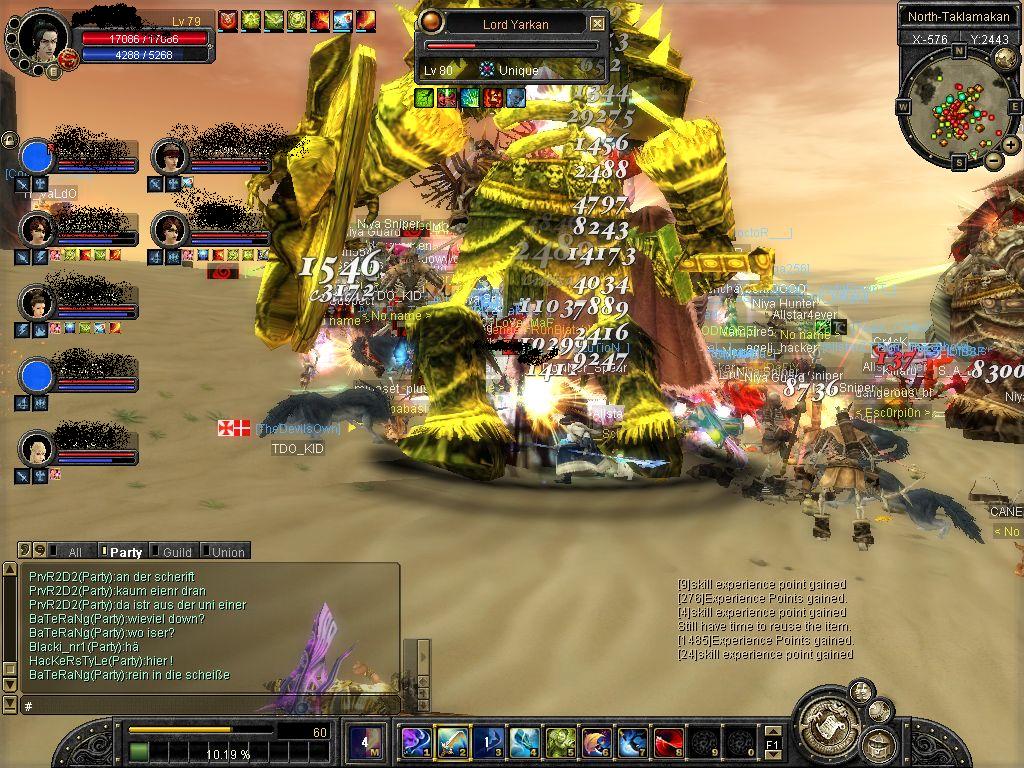Open the Union chat tab
Screen dimensions: 1024x768
[x=227, y=551]
